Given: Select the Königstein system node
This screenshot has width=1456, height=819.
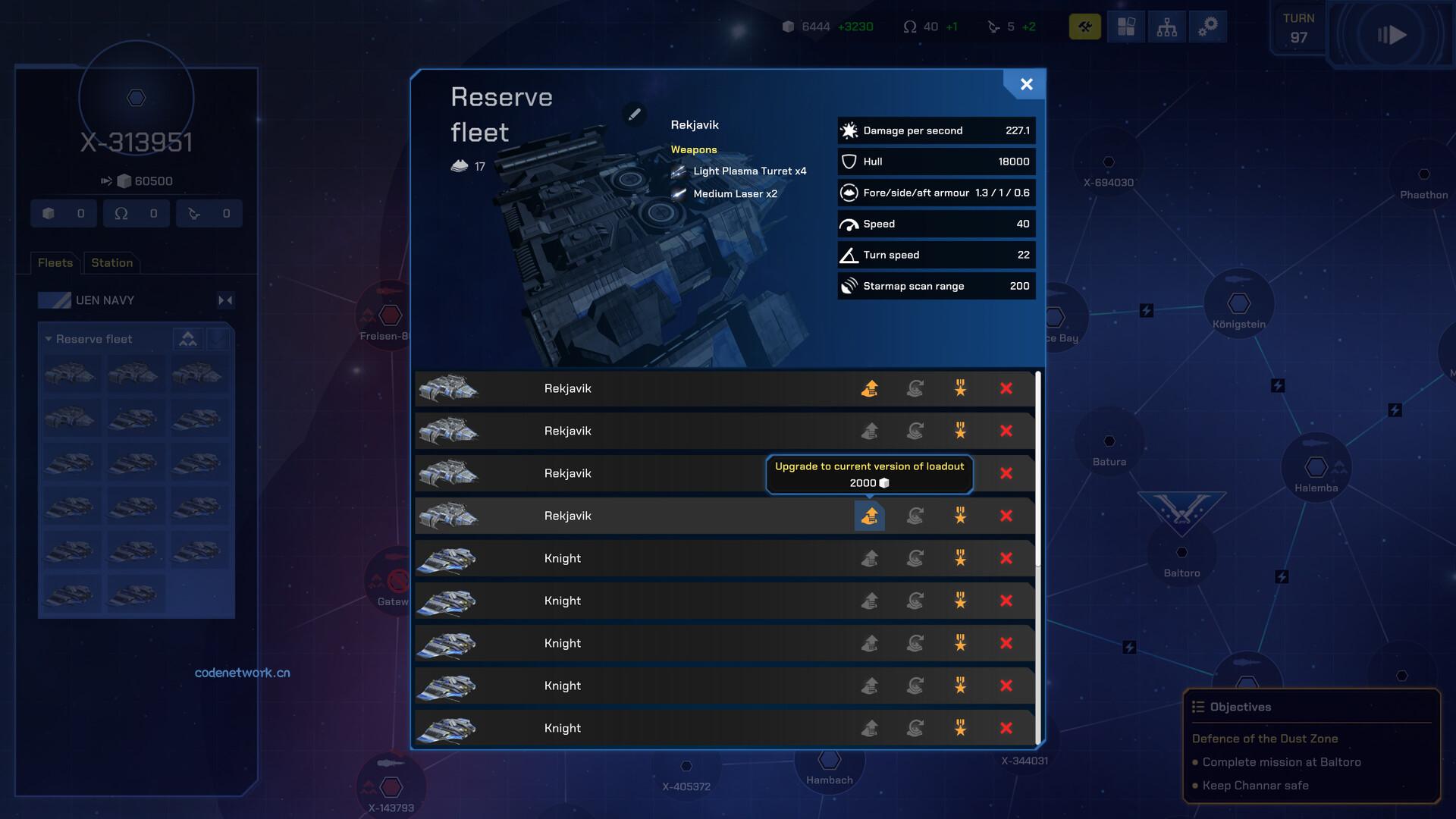Looking at the screenshot, I should coord(1238,303).
